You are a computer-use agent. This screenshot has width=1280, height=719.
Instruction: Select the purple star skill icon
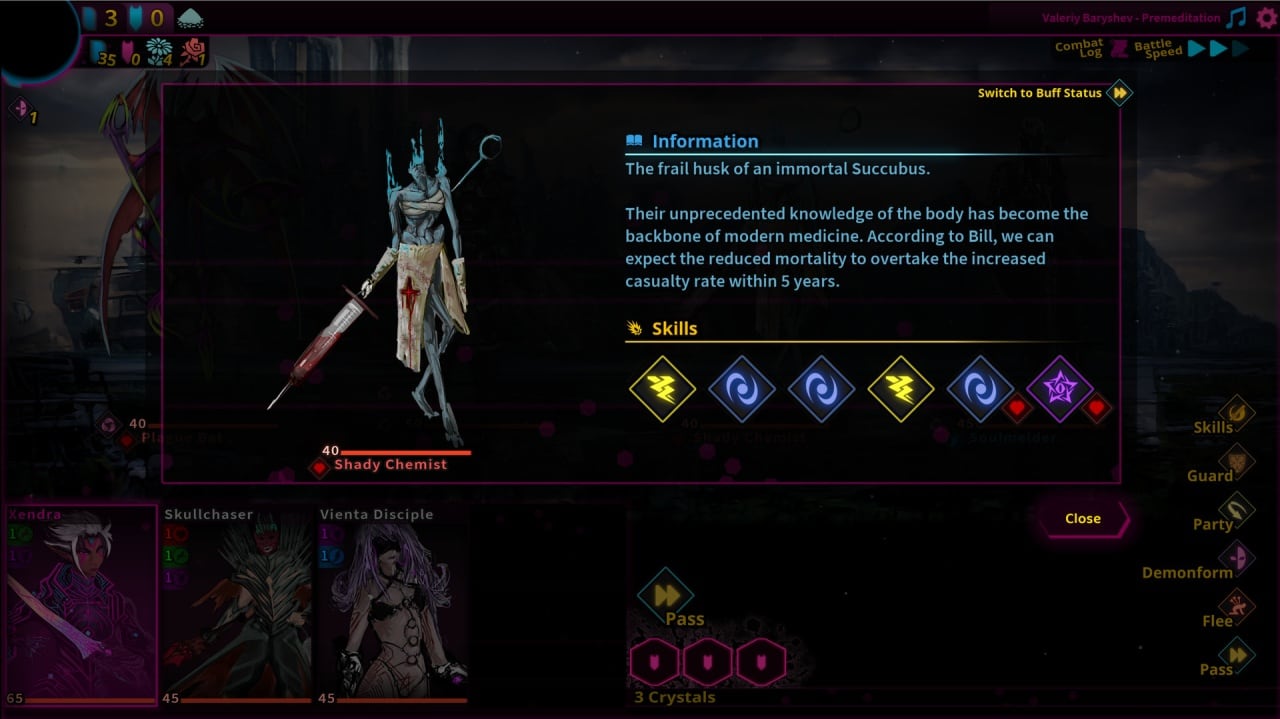tap(1060, 389)
